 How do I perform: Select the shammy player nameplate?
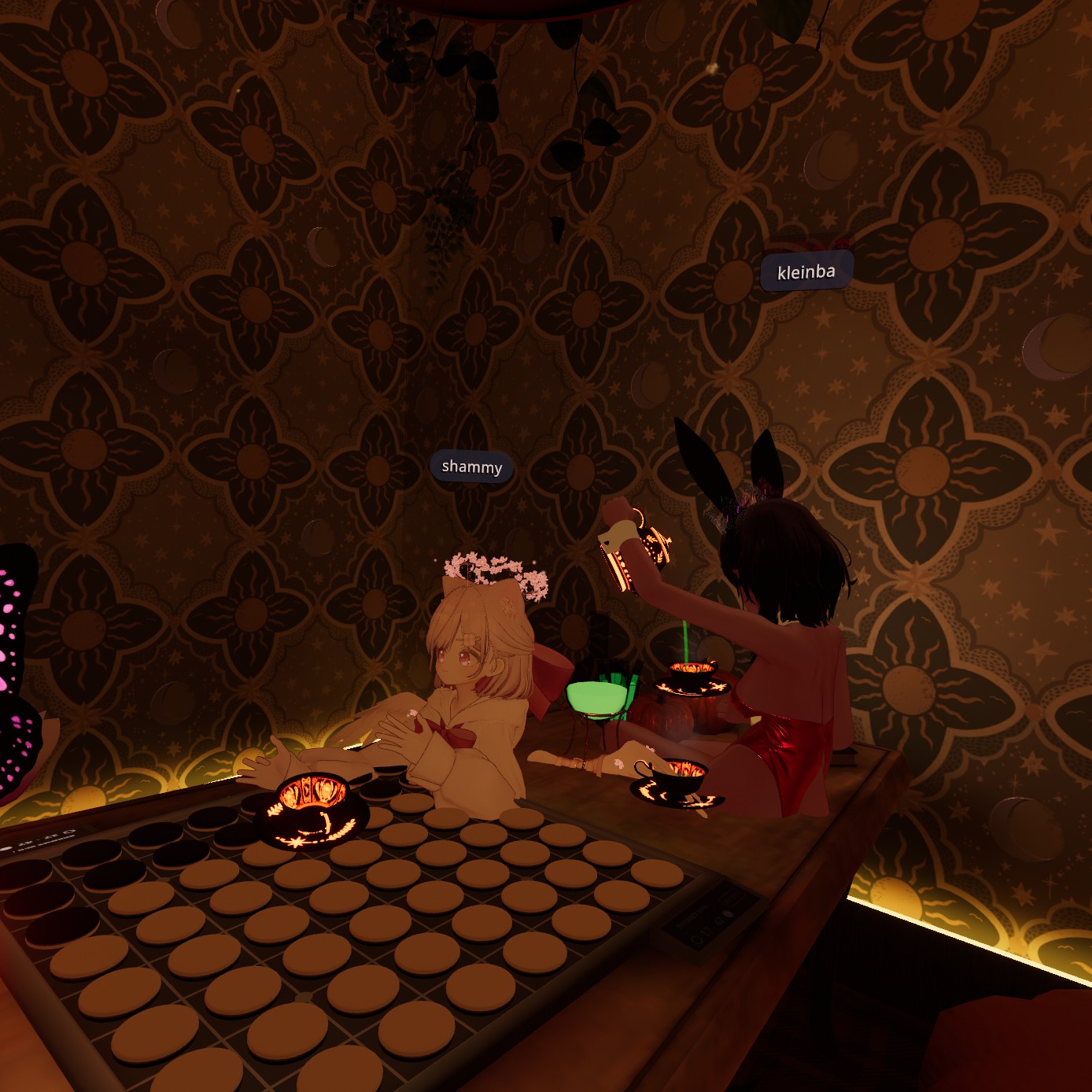pos(471,467)
